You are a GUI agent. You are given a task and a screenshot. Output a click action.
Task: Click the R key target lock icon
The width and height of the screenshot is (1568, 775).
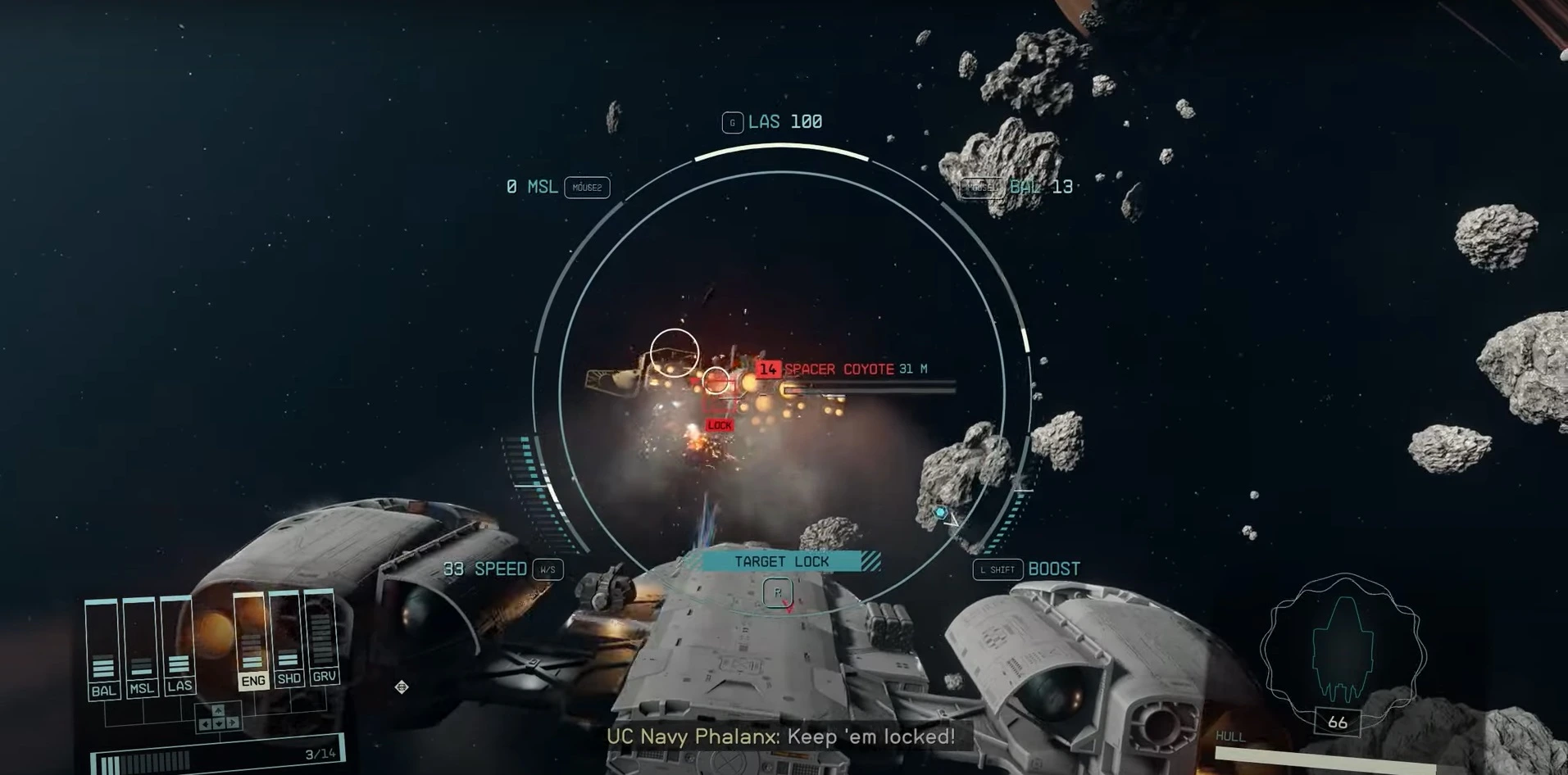pos(776,591)
